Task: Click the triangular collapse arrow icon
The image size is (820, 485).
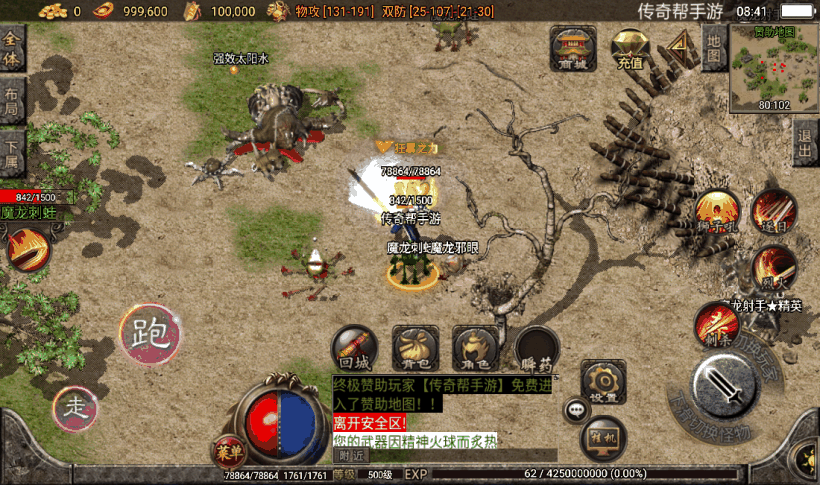Action: click(682, 46)
